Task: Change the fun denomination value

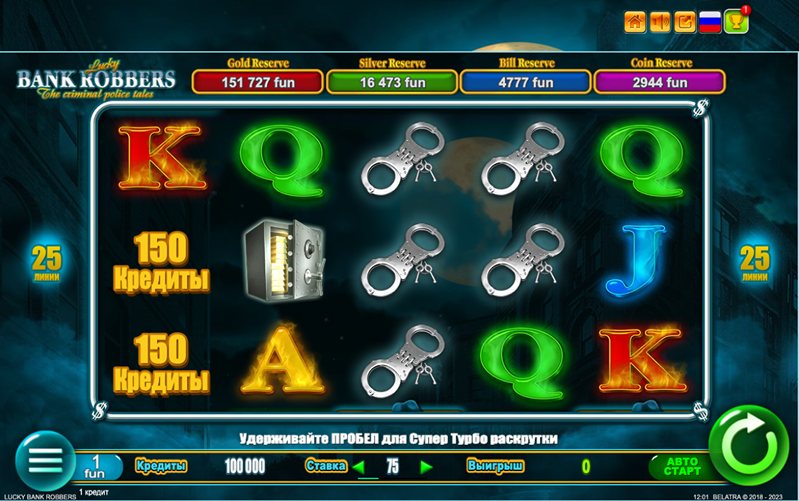Action: tap(96, 466)
